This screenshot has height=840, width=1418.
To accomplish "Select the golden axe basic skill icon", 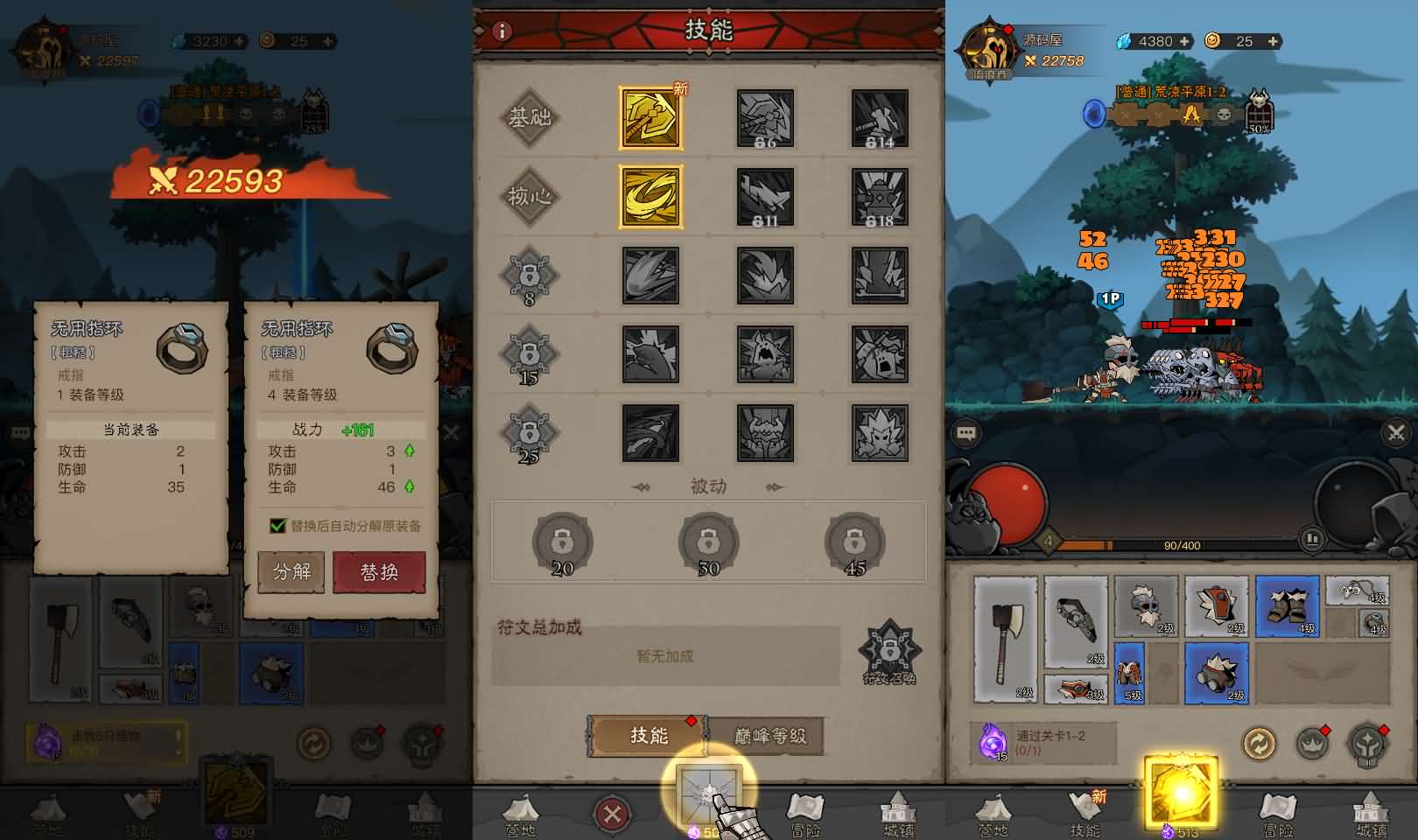I will [649, 119].
